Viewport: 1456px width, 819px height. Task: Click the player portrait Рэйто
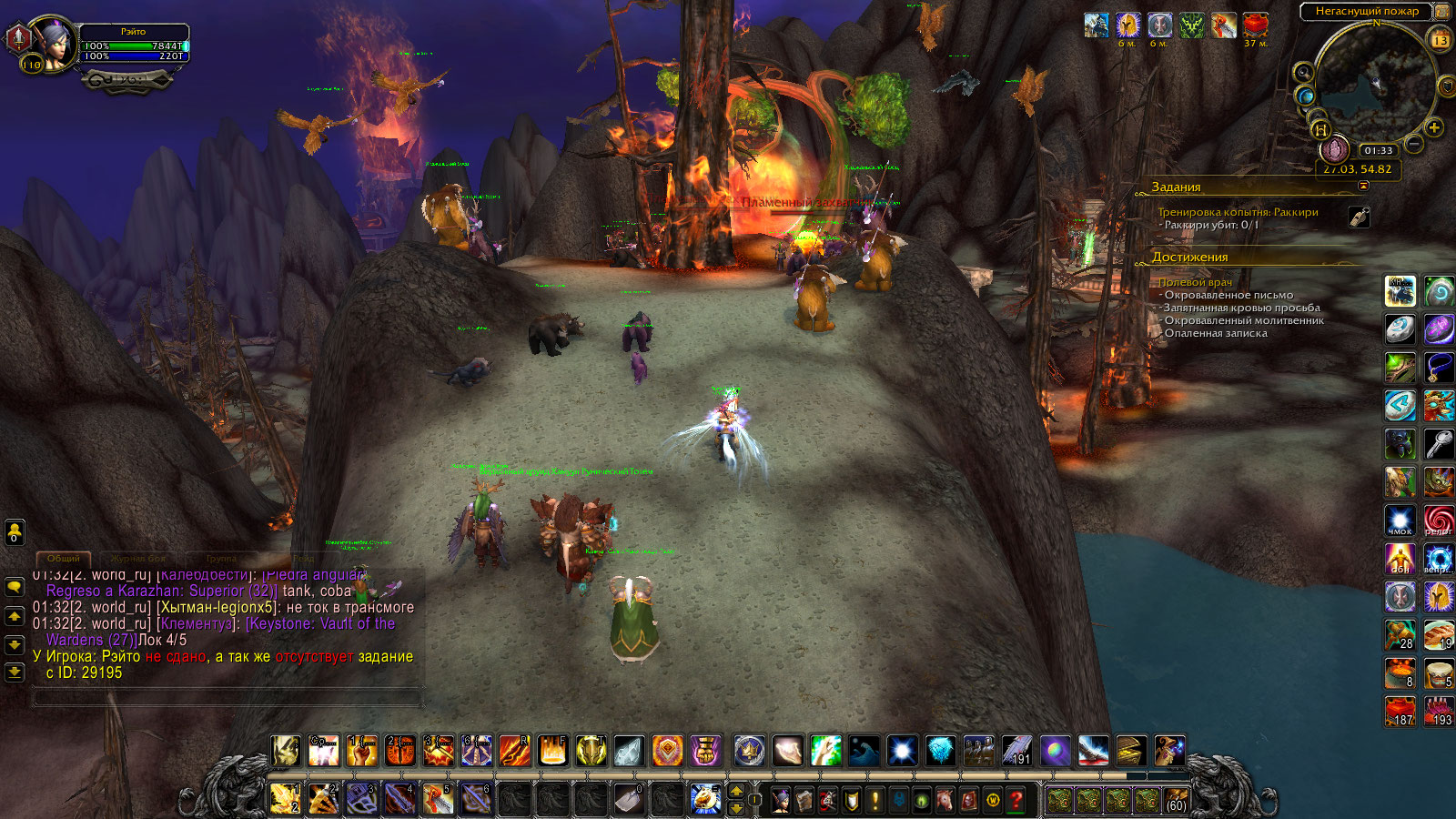[56, 45]
